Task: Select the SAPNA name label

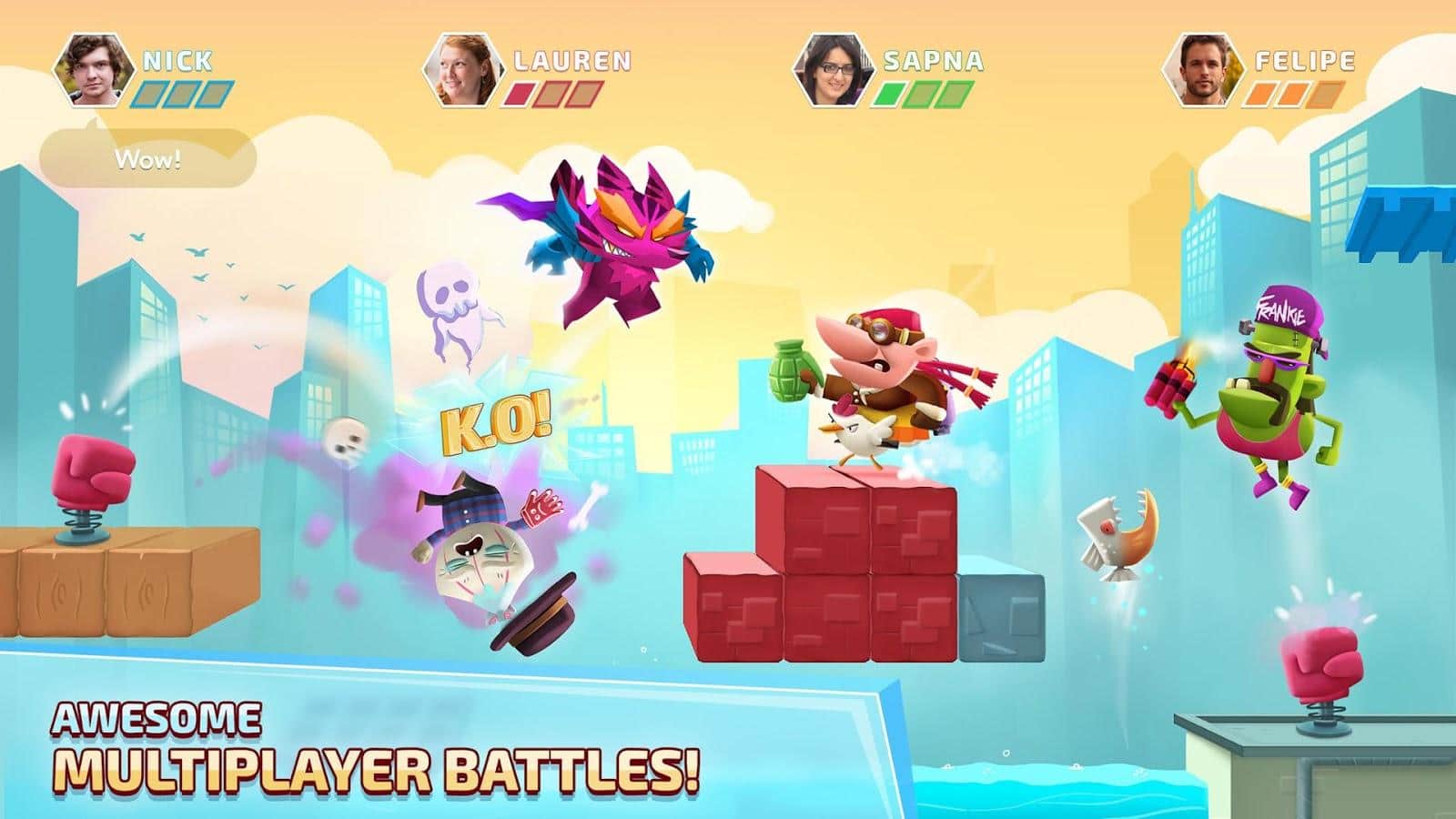Action: 931,60
